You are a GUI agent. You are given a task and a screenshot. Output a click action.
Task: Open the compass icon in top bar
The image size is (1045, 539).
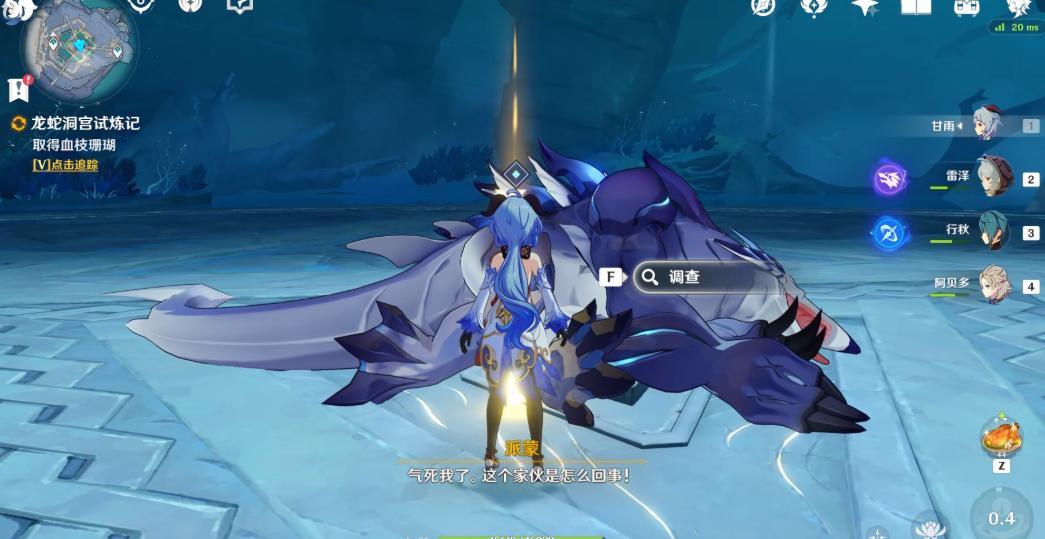point(764,7)
